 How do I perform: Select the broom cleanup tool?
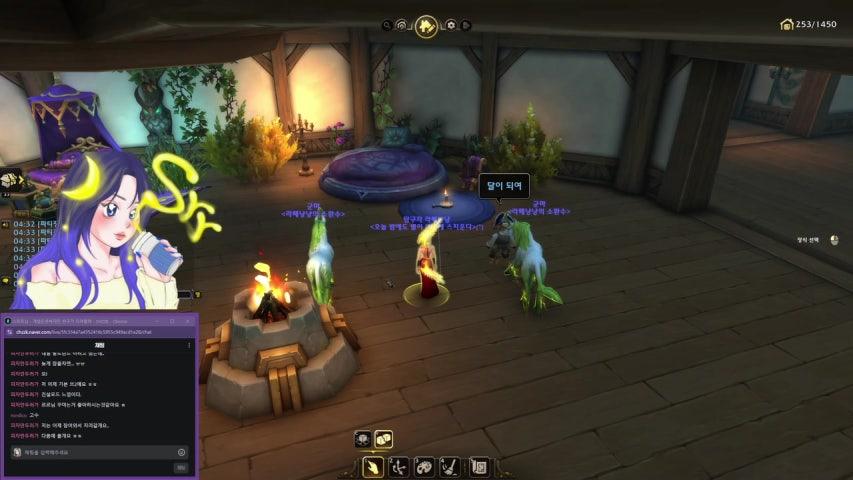tap(451, 466)
